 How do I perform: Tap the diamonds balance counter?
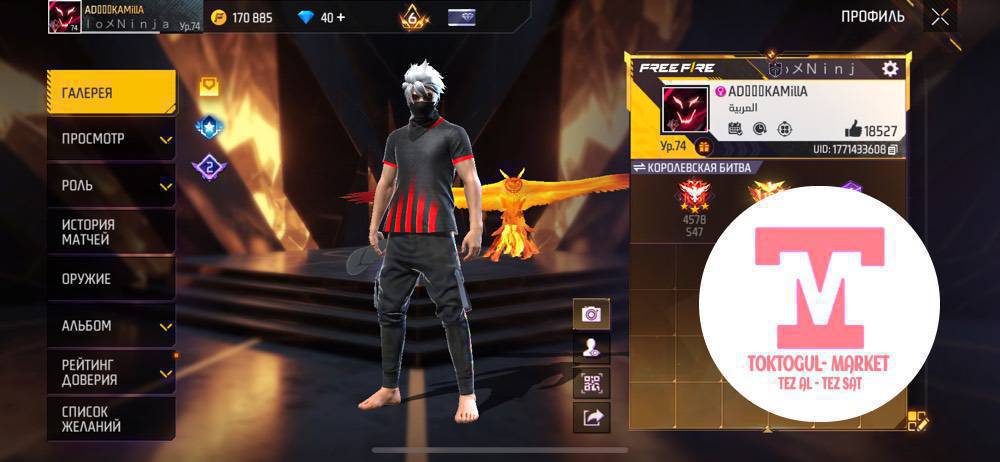click(322, 17)
